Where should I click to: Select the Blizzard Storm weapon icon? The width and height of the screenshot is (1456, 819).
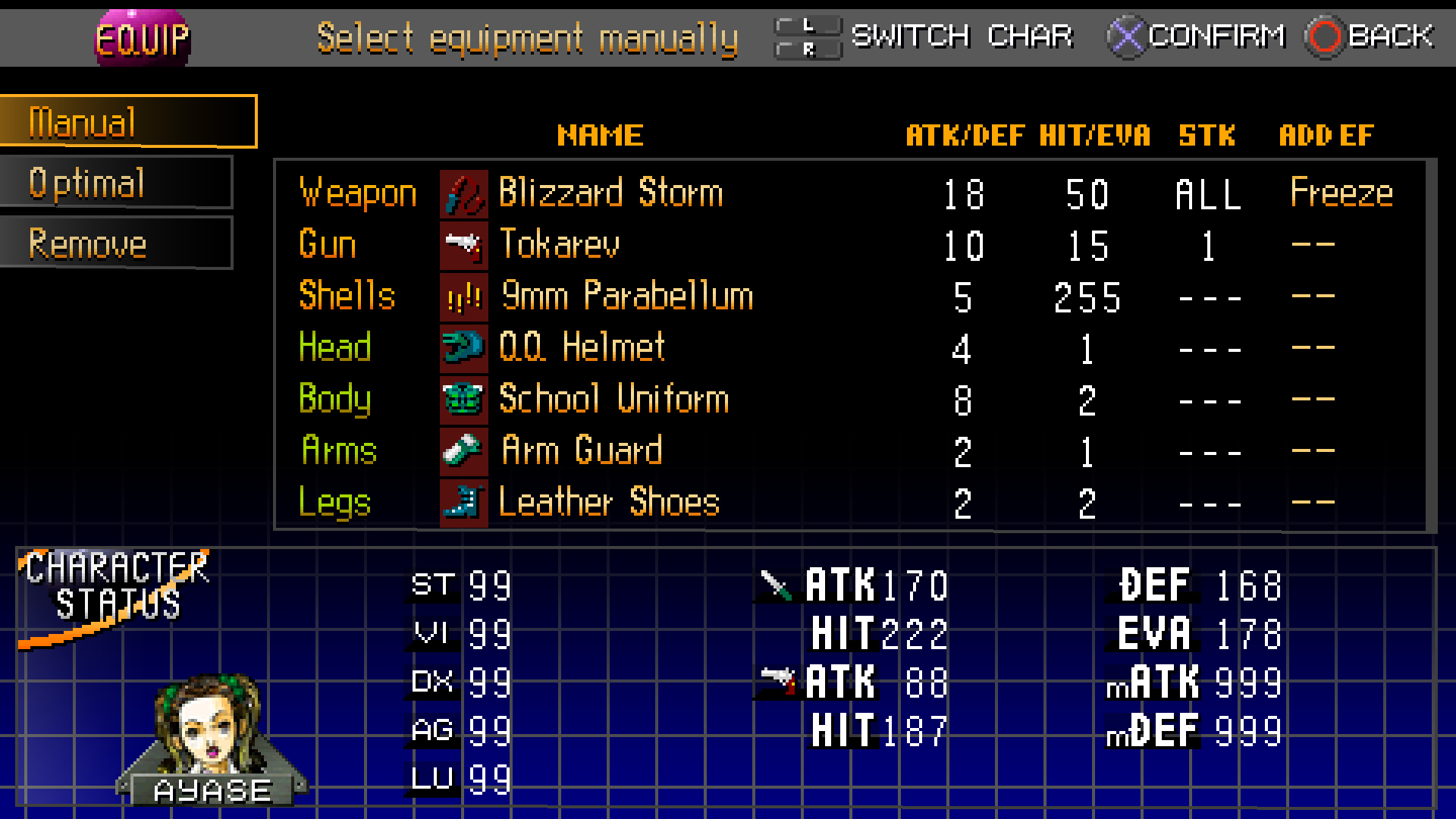[463, 192]
